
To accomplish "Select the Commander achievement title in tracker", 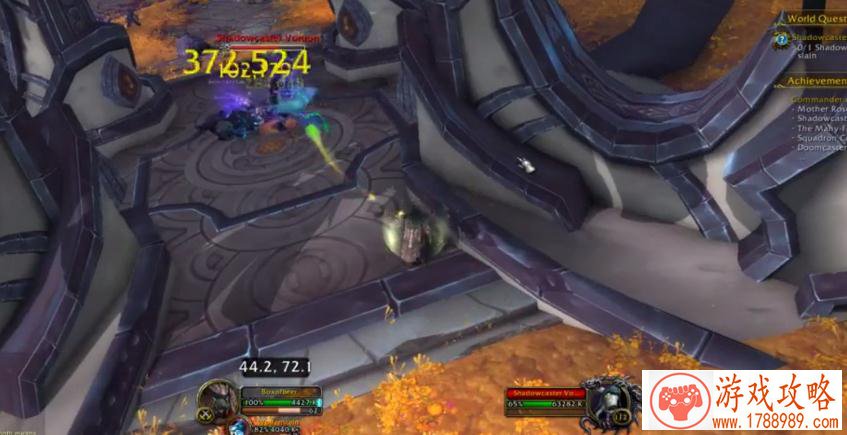I will (x=818, y=100).
